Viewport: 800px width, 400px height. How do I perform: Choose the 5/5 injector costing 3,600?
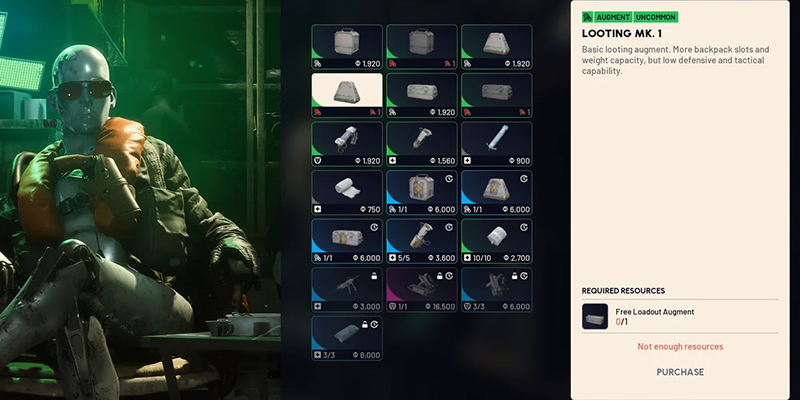pos(421,239)
